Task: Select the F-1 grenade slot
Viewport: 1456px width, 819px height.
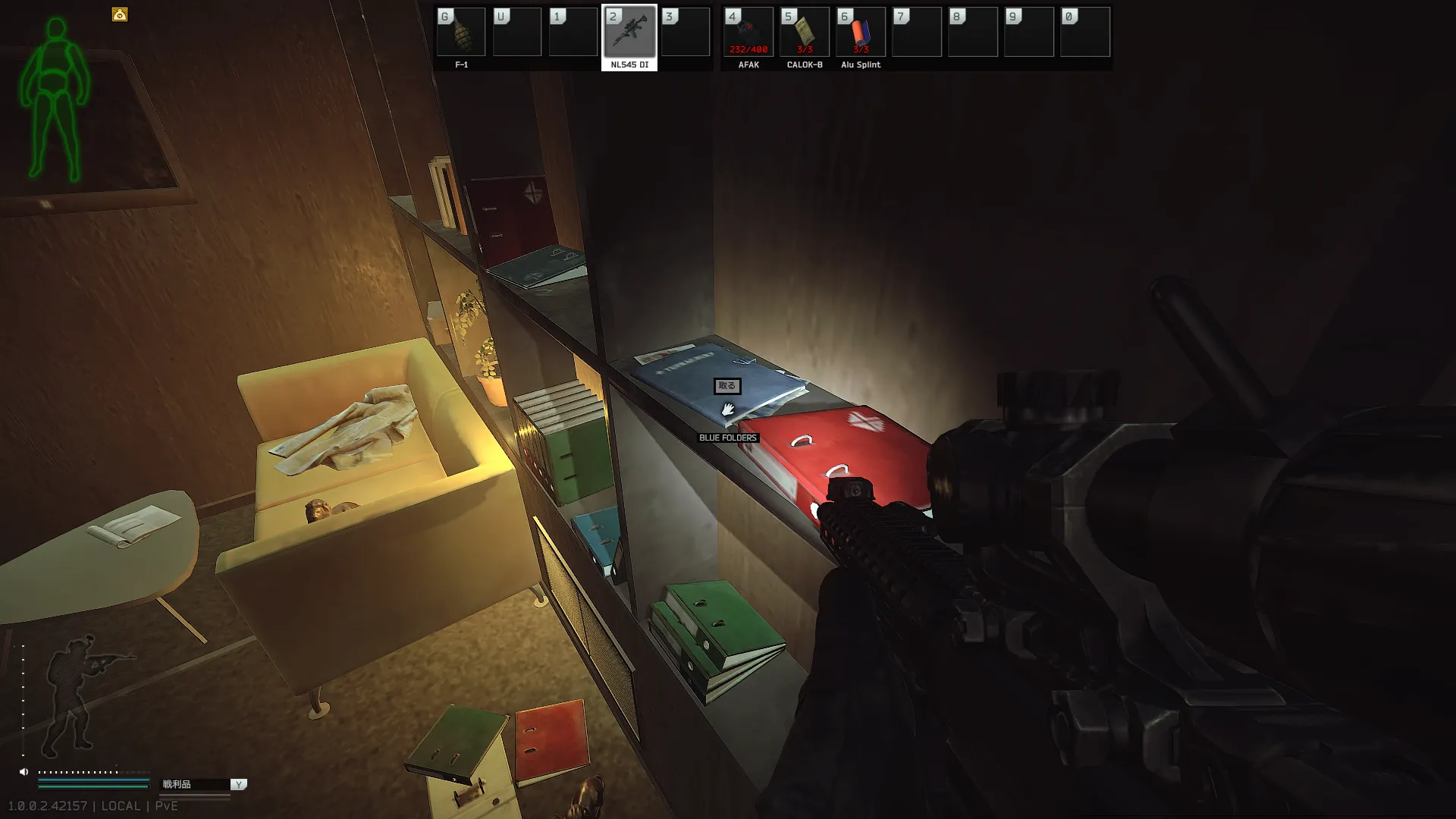Action: click(461, 33)
